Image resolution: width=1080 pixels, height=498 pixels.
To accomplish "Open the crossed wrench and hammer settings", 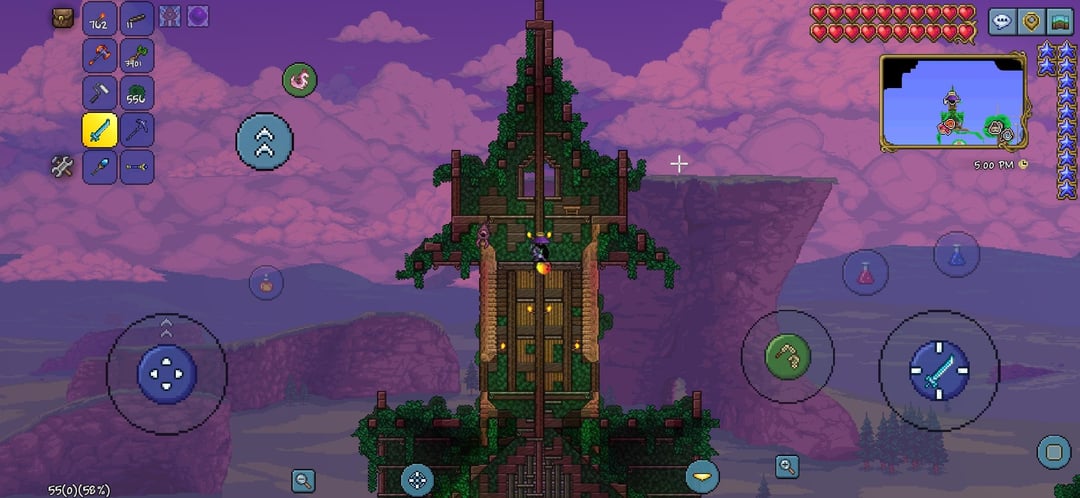I will (63, 167).
